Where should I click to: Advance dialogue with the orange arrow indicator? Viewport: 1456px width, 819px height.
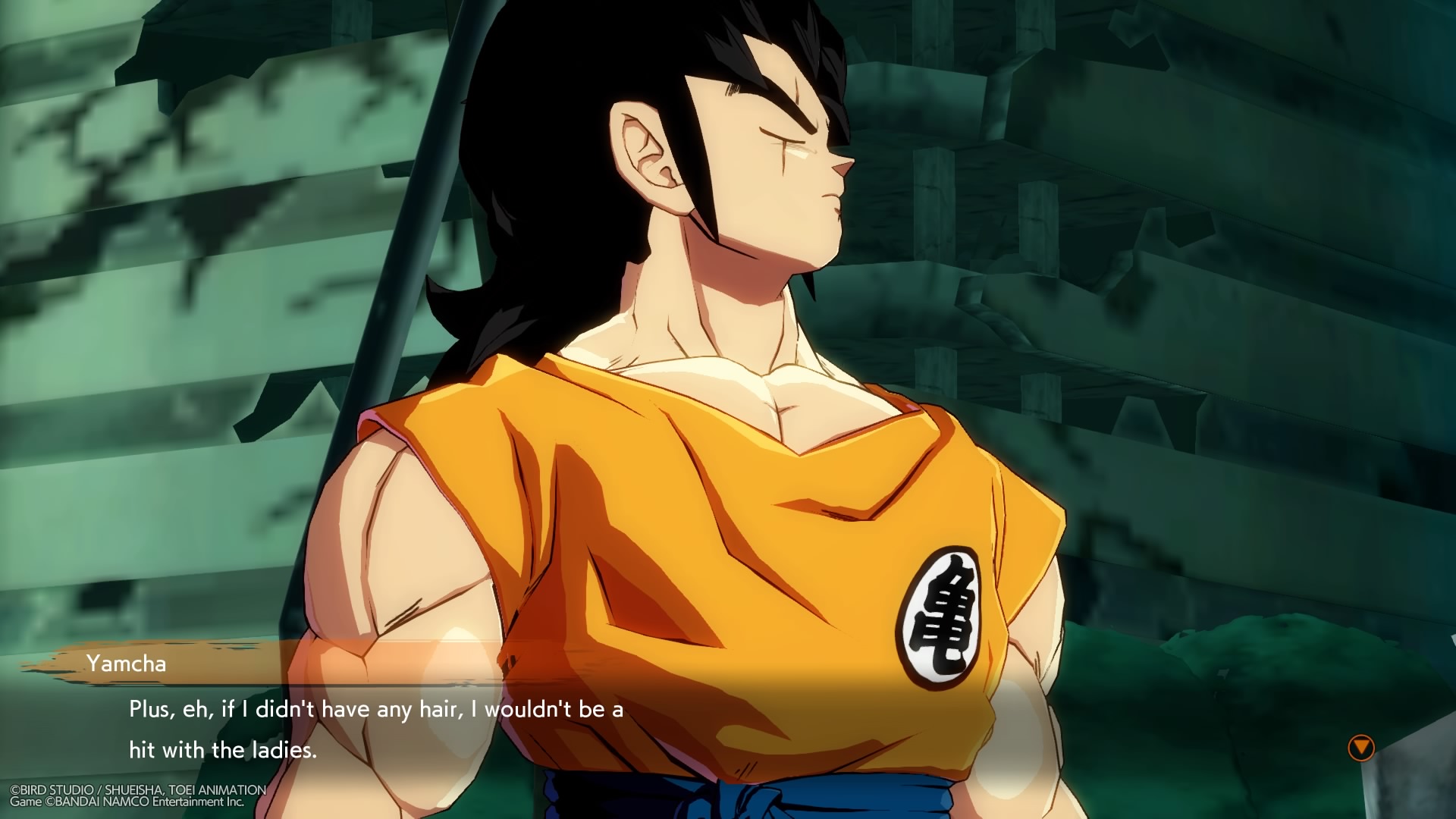[x=1360, y=748]
